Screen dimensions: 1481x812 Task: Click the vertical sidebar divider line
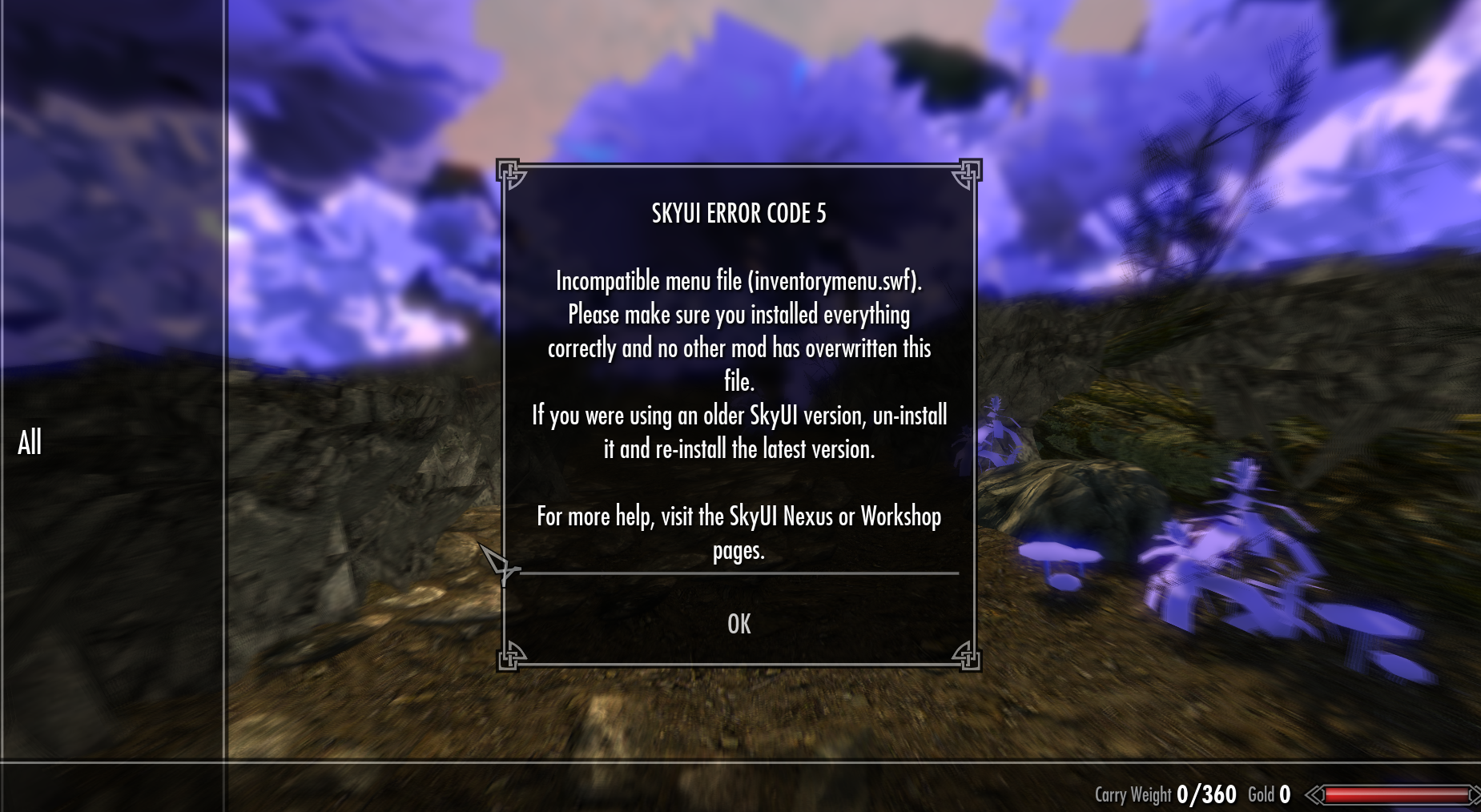[x=225, y=400]
